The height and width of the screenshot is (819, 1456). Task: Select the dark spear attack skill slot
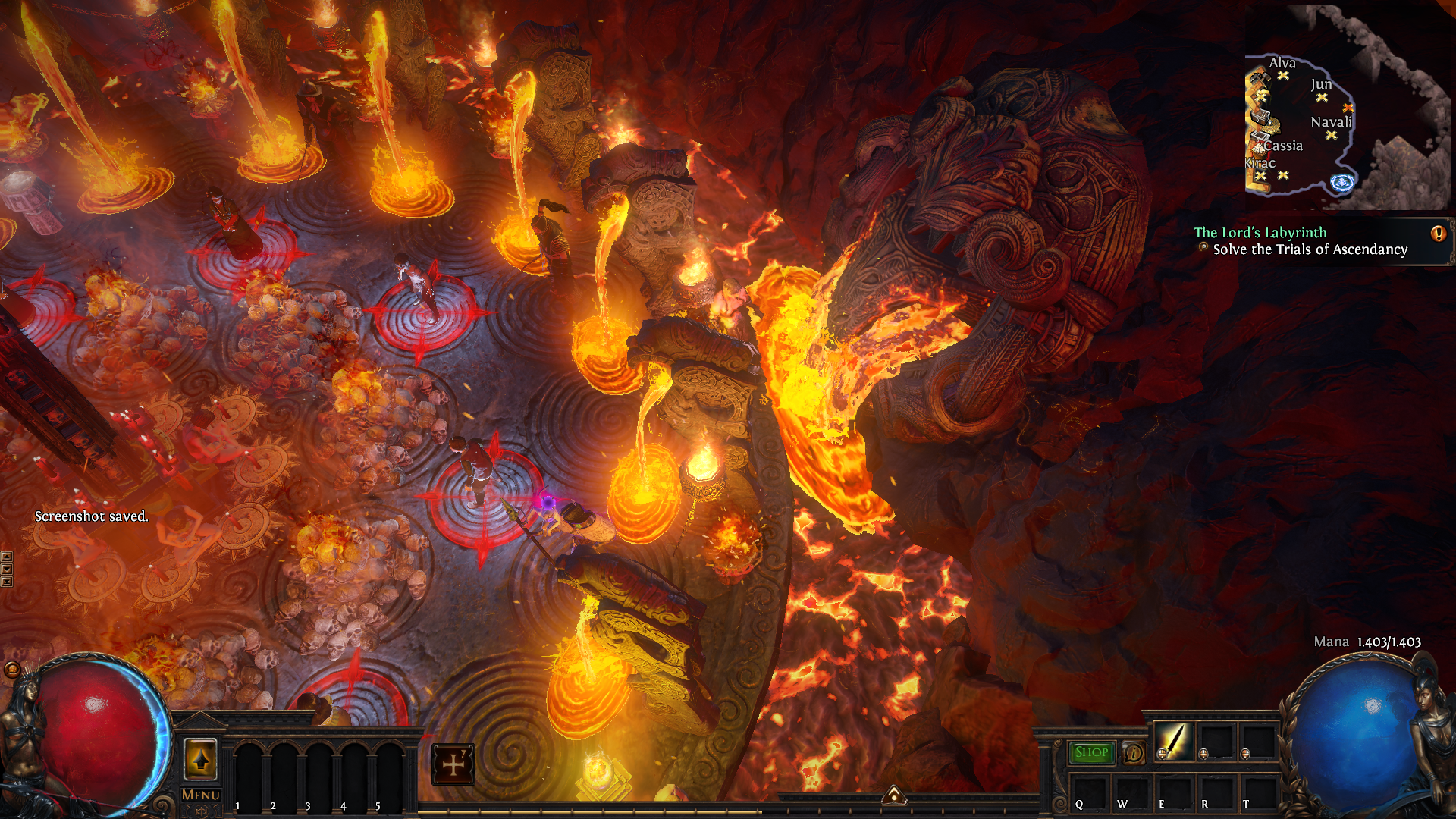click(x=1173, y=741)
